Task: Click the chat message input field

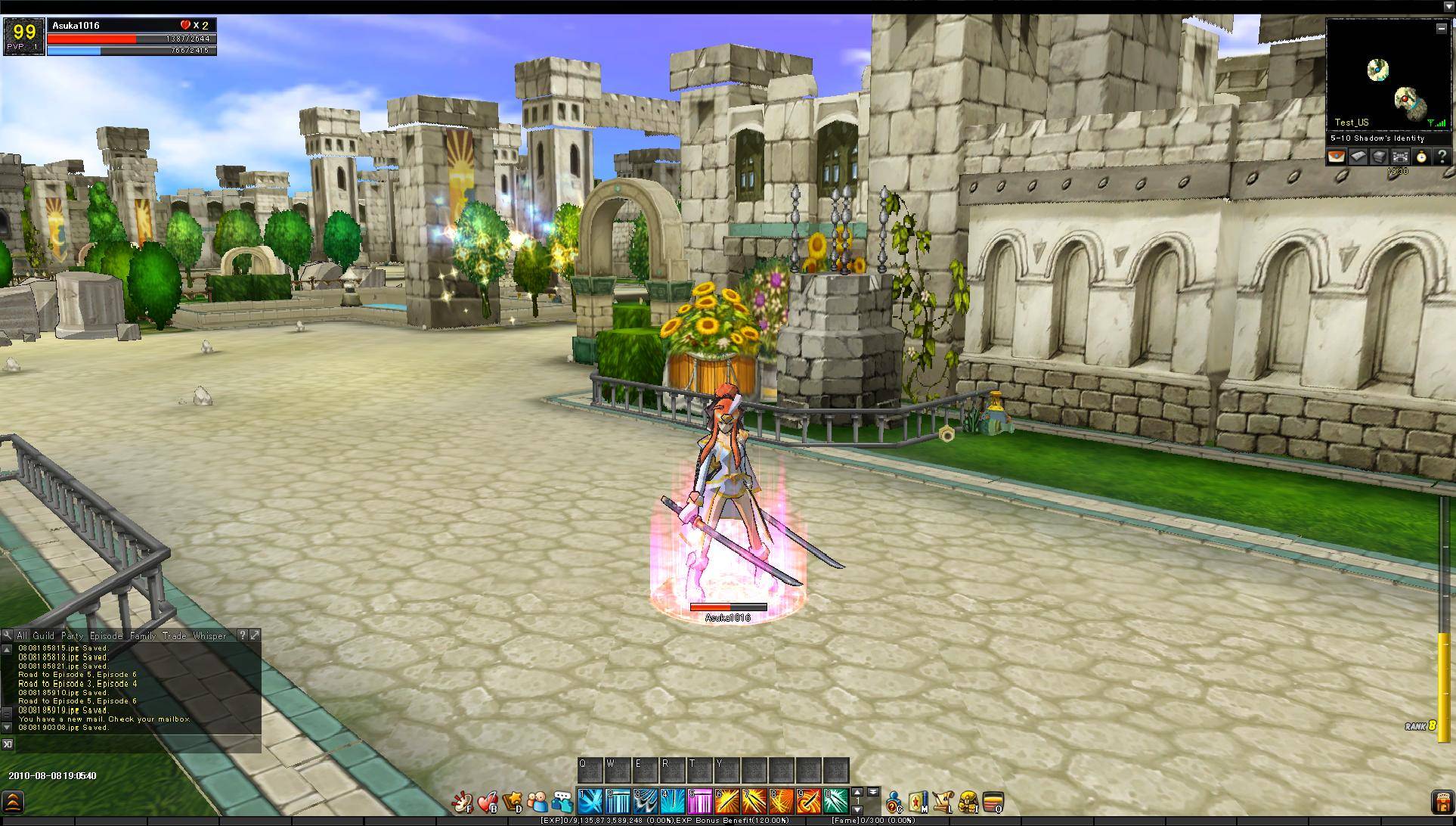Action: pos(138,744)
